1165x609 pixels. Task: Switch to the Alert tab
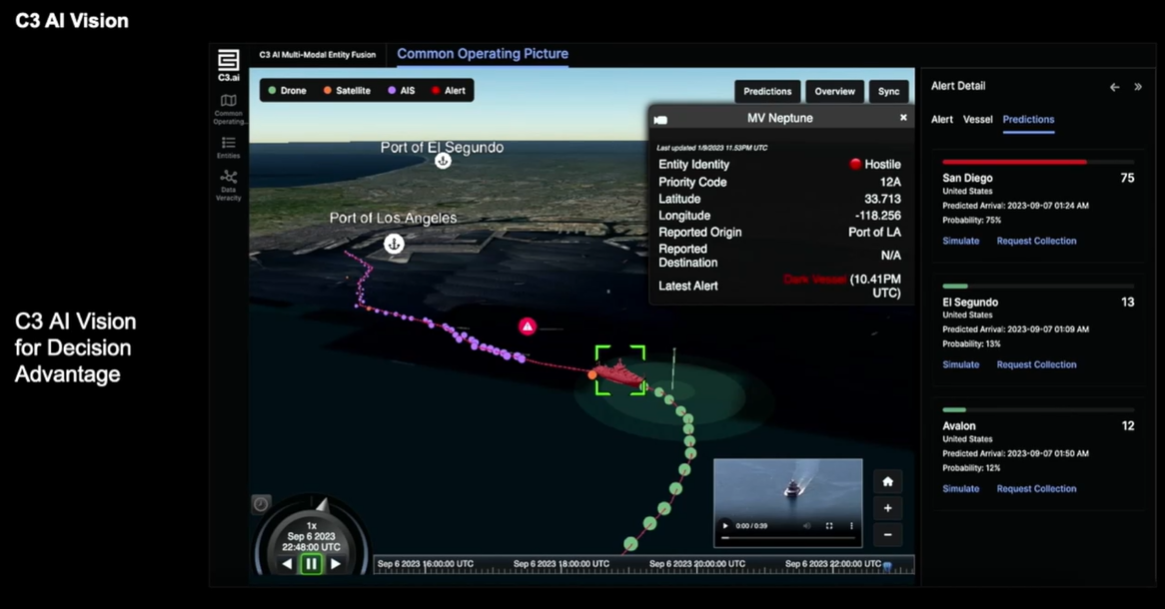click(942, 120)
